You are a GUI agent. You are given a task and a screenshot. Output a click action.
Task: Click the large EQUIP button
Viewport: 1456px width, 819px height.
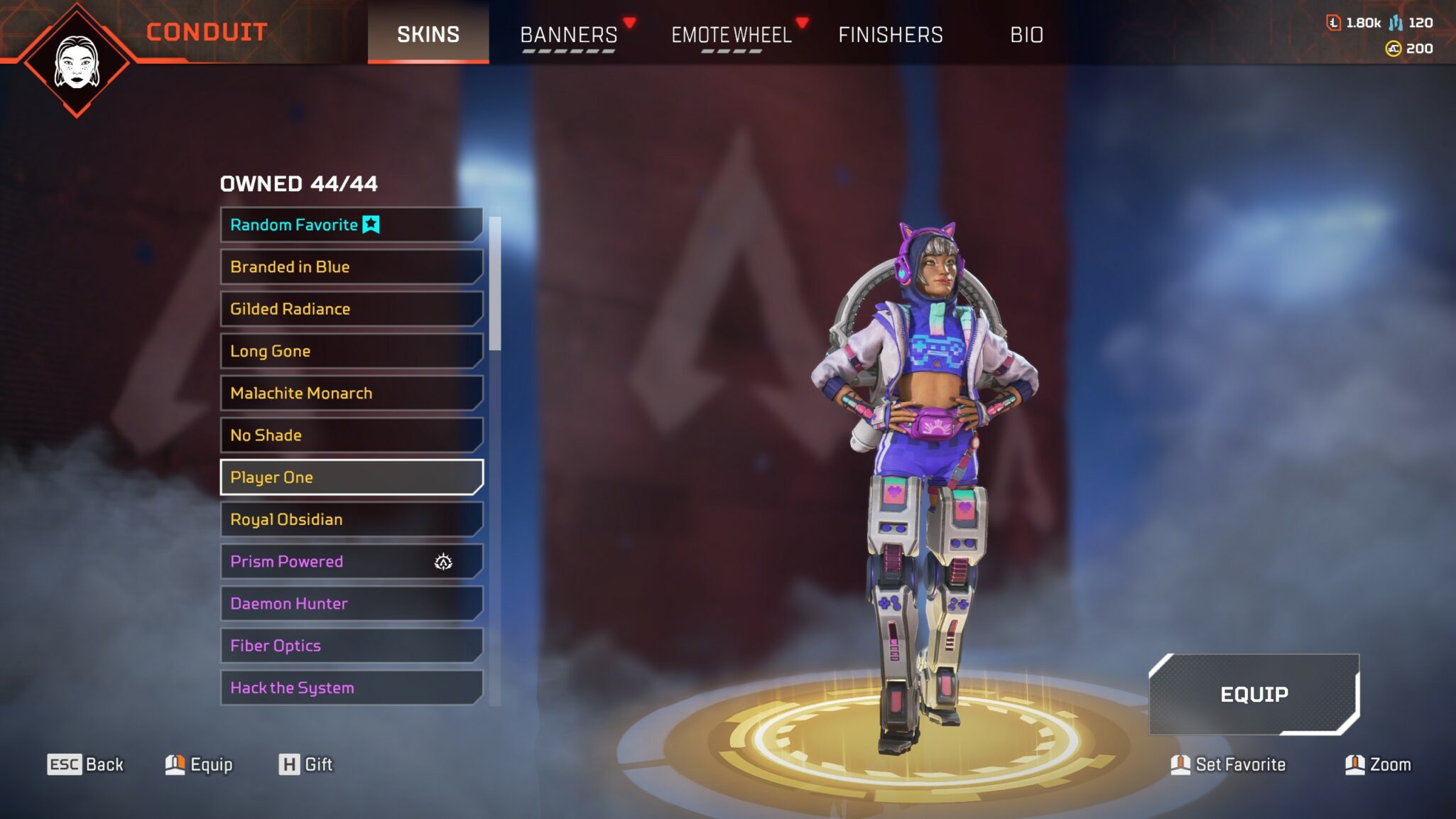click(1254, 694)
